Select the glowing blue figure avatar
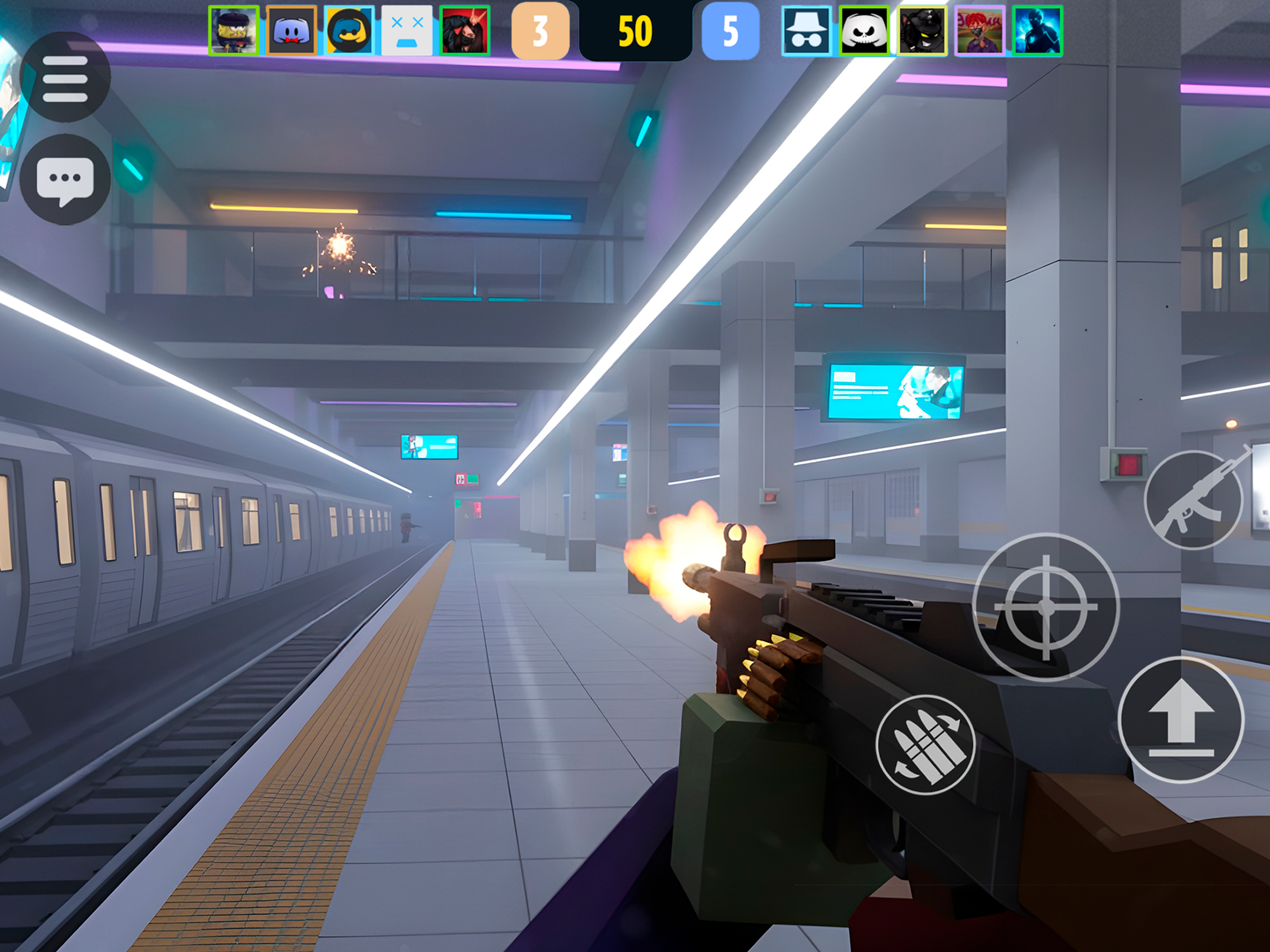This screenshot has width=1270, height=952. (1037, 31)
